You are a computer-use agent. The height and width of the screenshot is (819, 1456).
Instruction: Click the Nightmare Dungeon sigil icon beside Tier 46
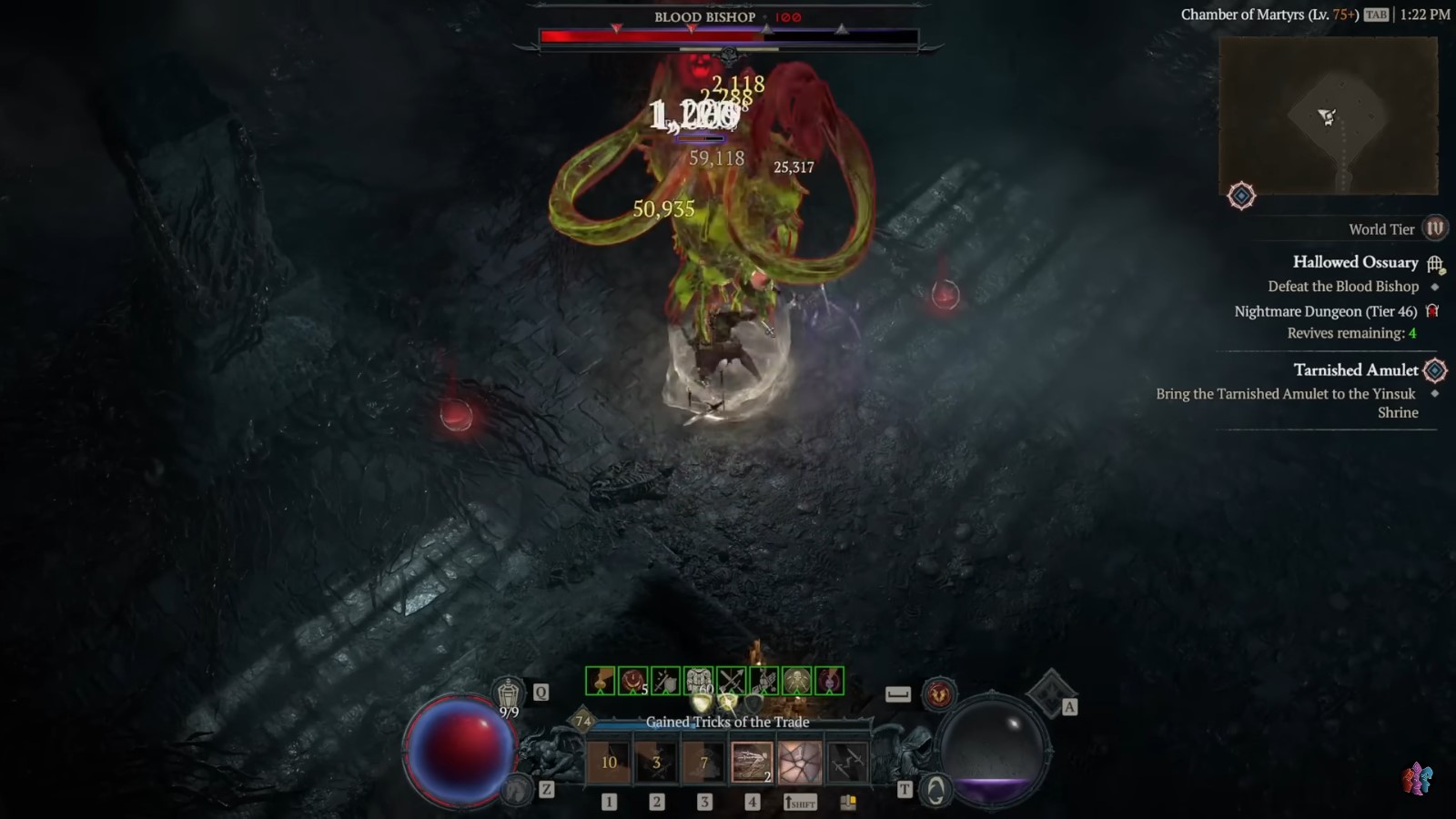(x=1433, y=311)
